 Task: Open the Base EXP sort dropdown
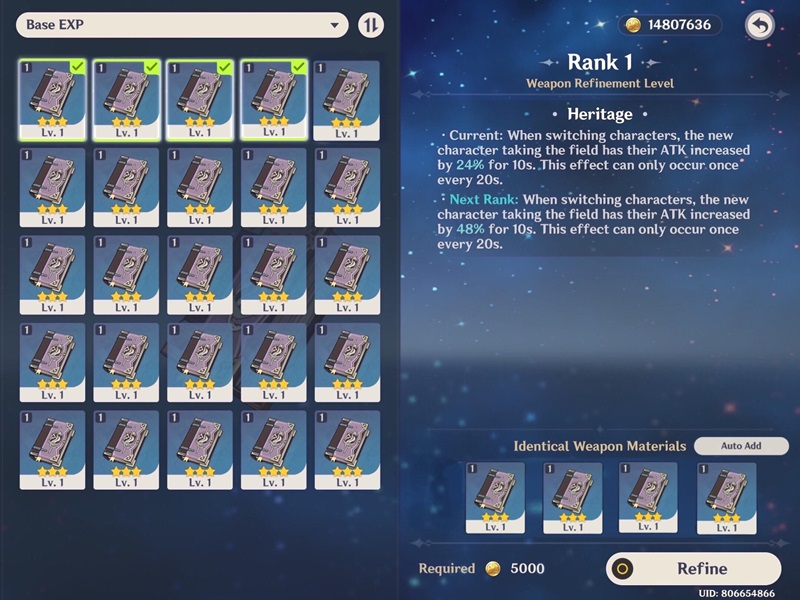coord(182,25)
